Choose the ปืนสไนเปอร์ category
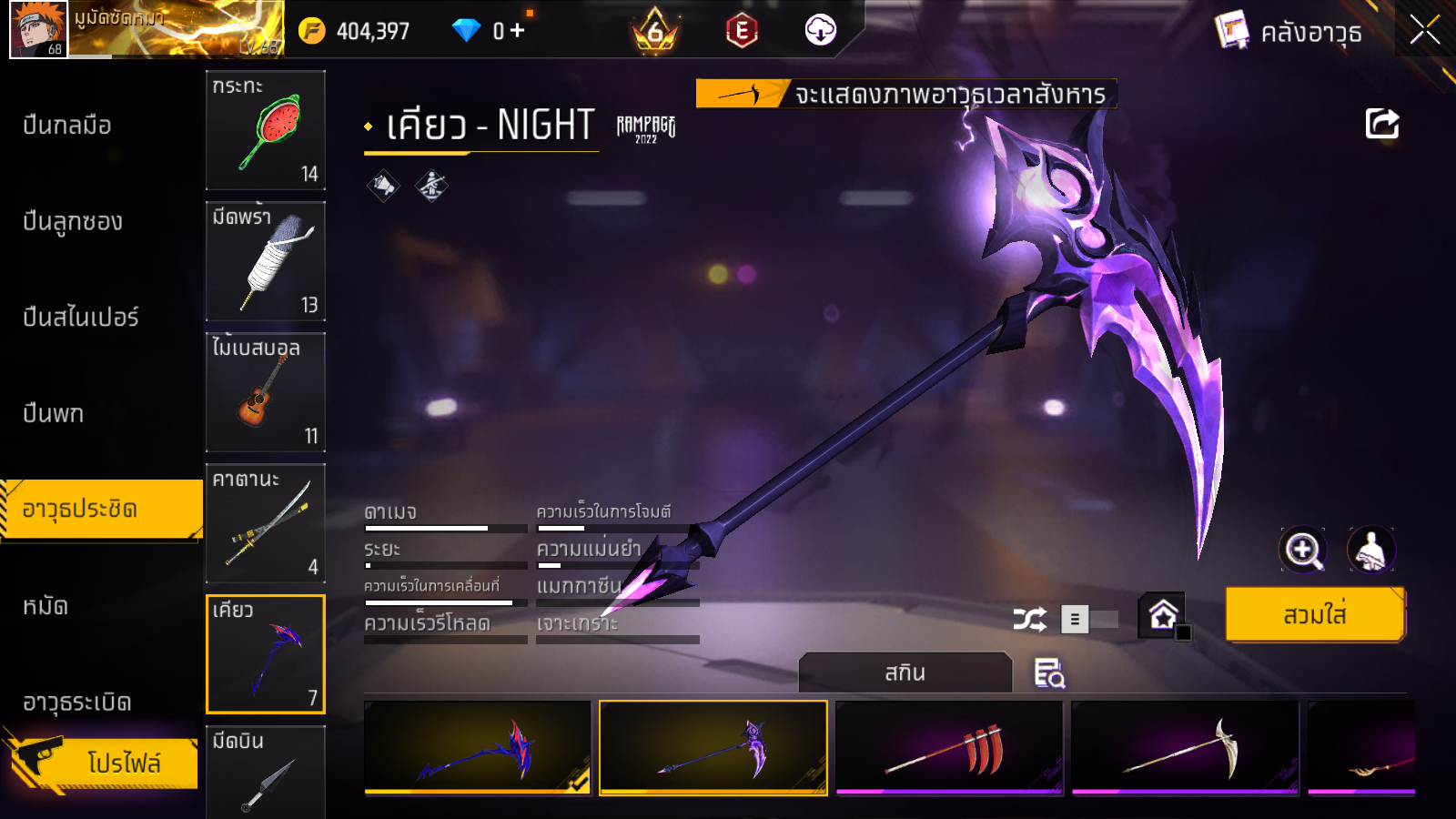This screenshot has width=1456, height=819. pos(81,318)
